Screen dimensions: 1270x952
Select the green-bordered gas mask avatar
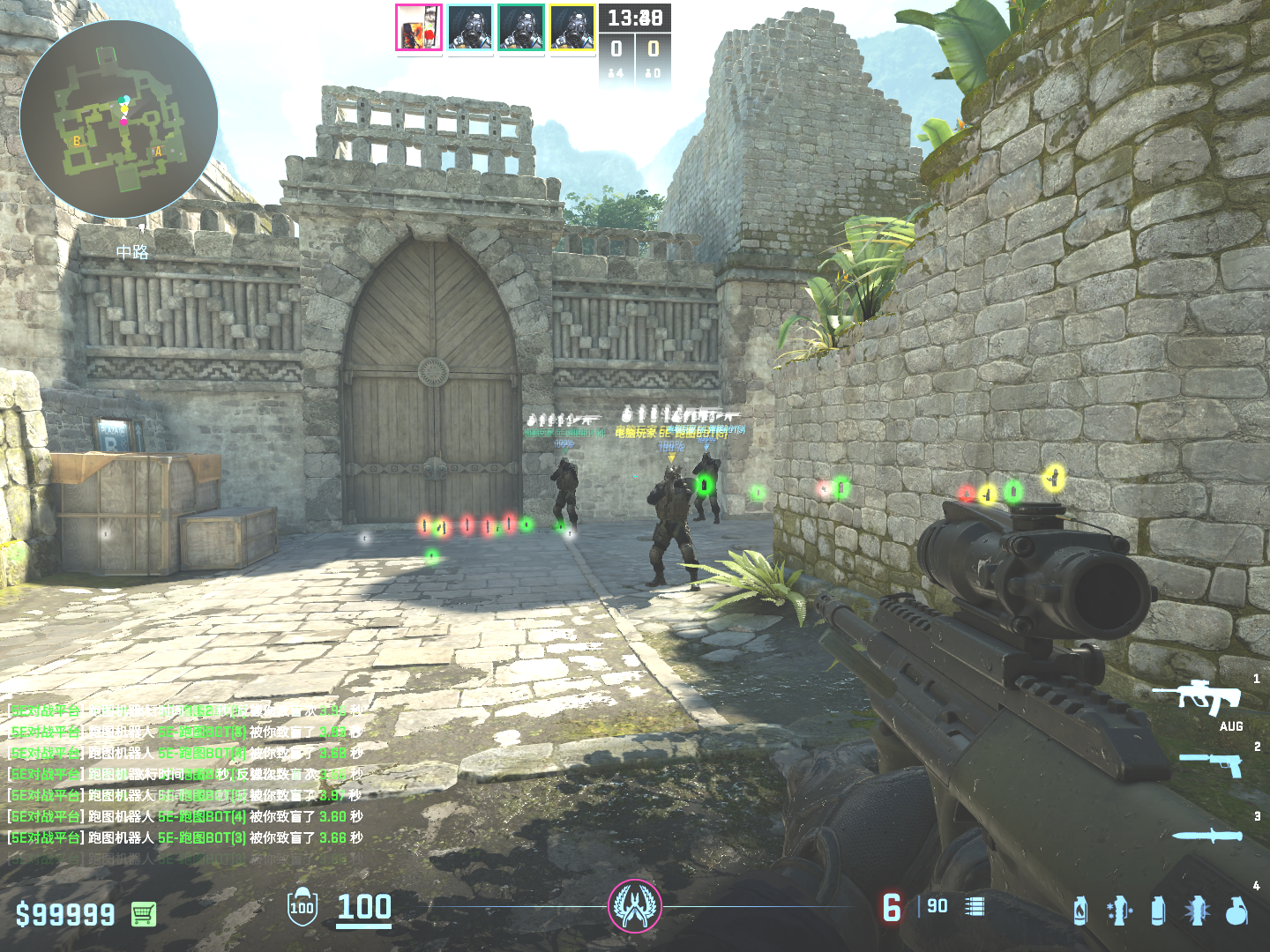521,27
